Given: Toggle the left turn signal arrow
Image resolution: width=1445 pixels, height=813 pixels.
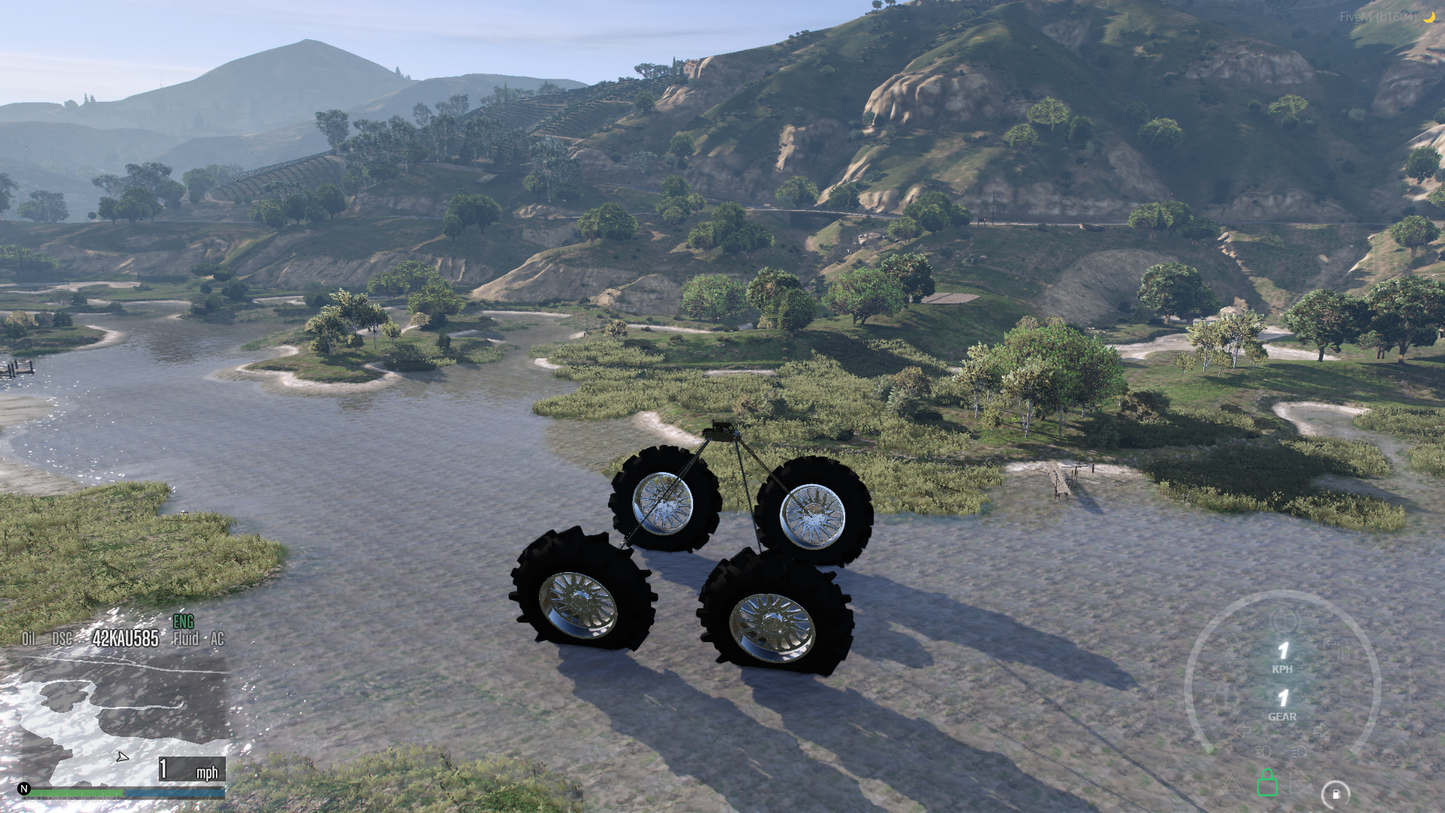Looking at the screenshot, I should 1243,729.
